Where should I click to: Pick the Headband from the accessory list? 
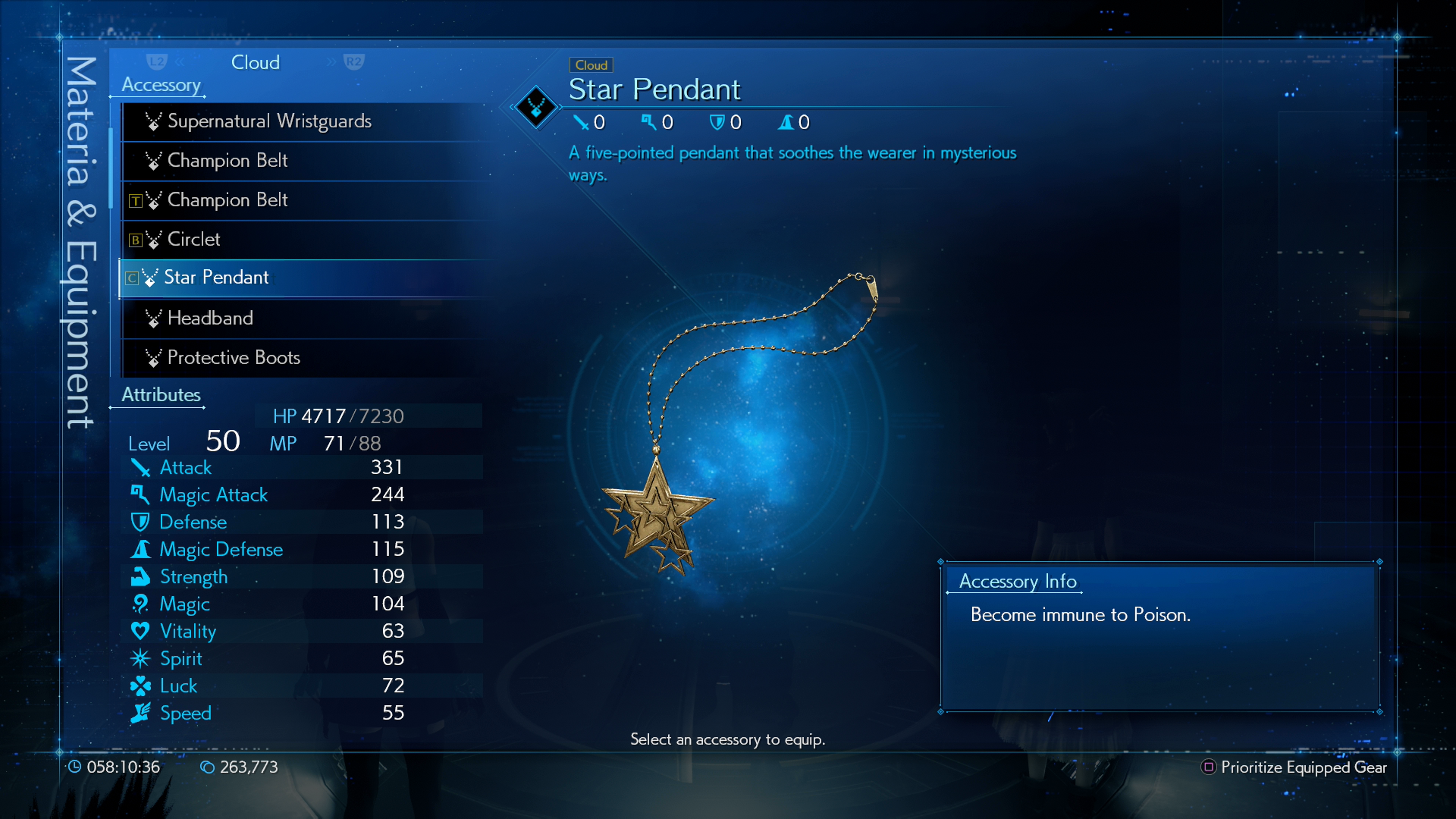[210, 318]
